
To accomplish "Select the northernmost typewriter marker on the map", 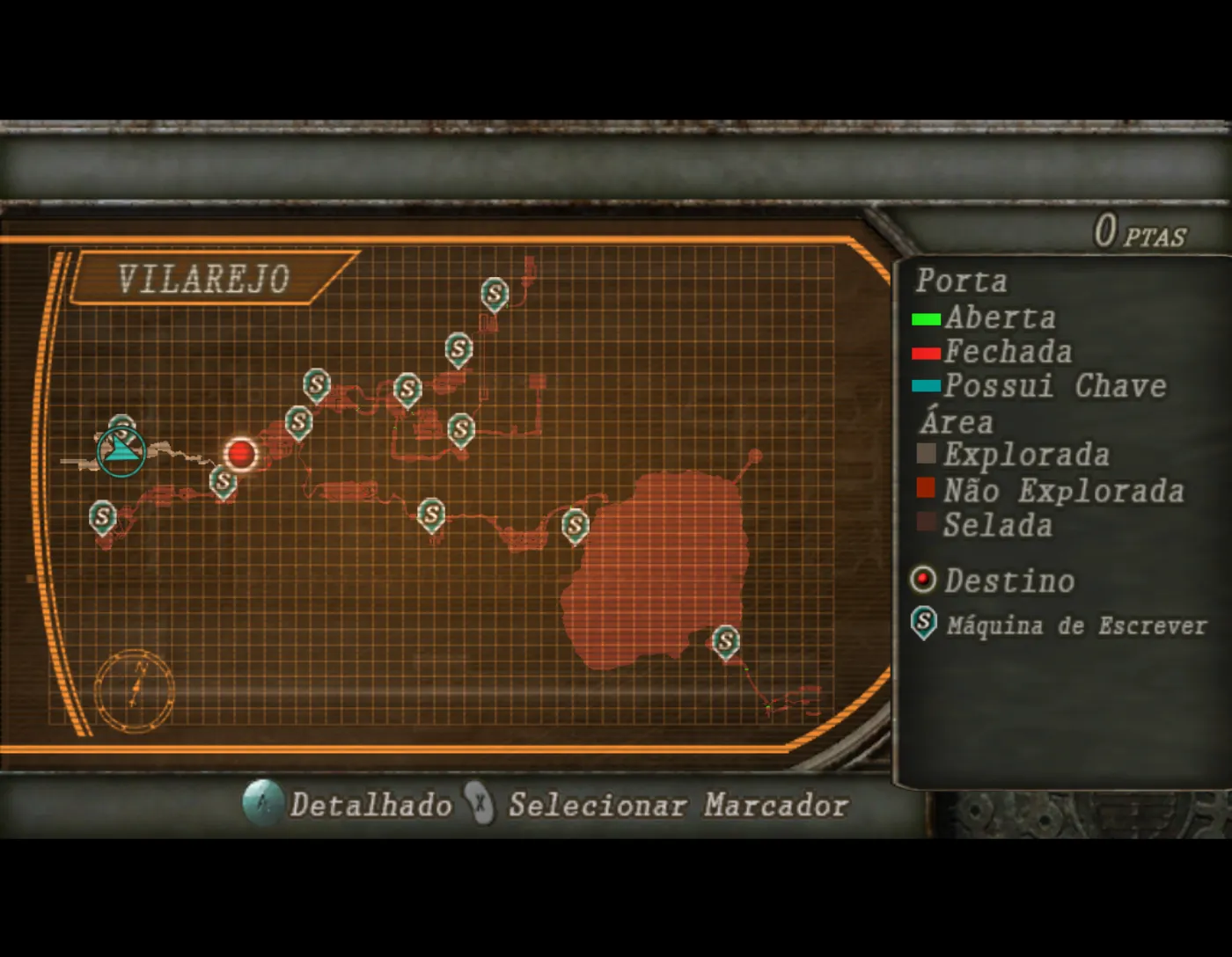I will [x=495, y=293].
